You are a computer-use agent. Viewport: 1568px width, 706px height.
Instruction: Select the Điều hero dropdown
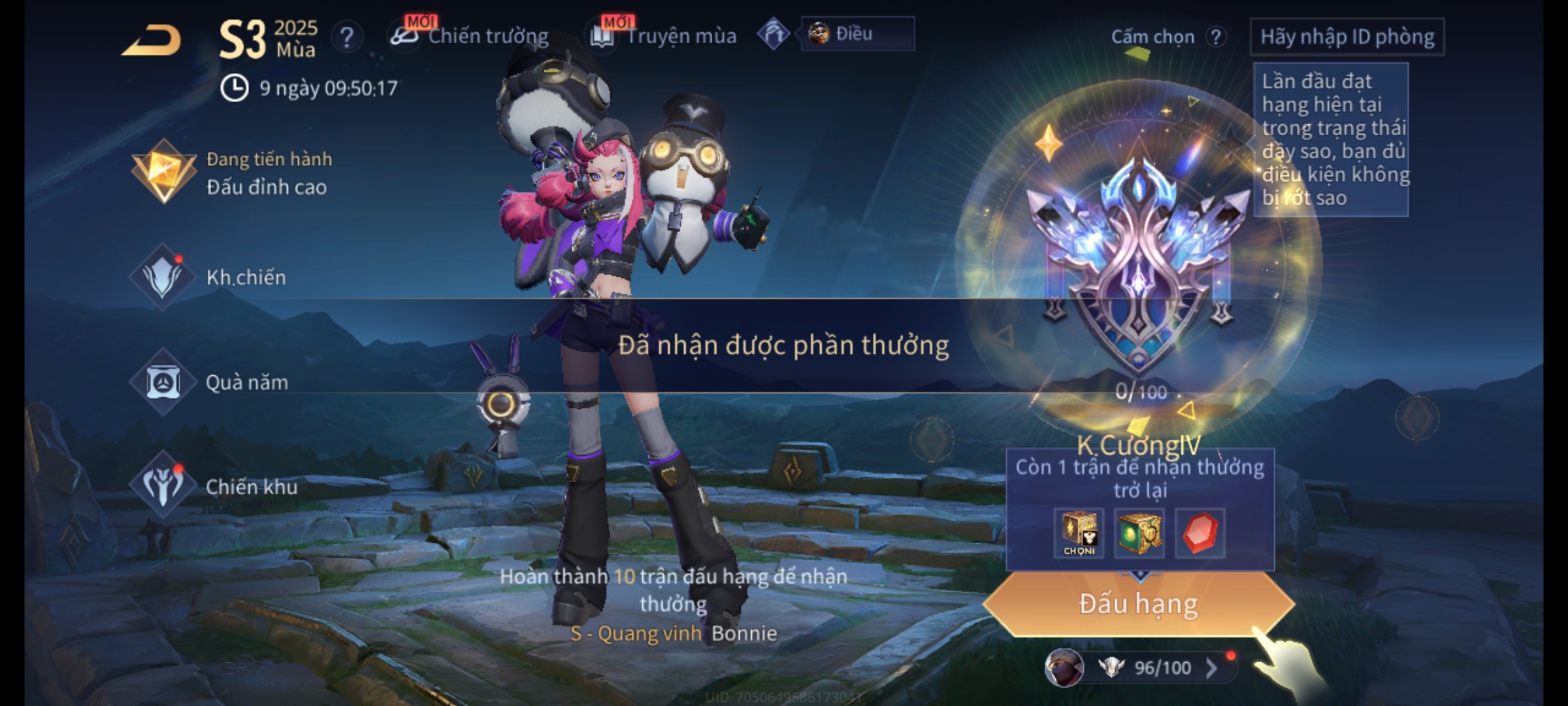pos(857,34)
